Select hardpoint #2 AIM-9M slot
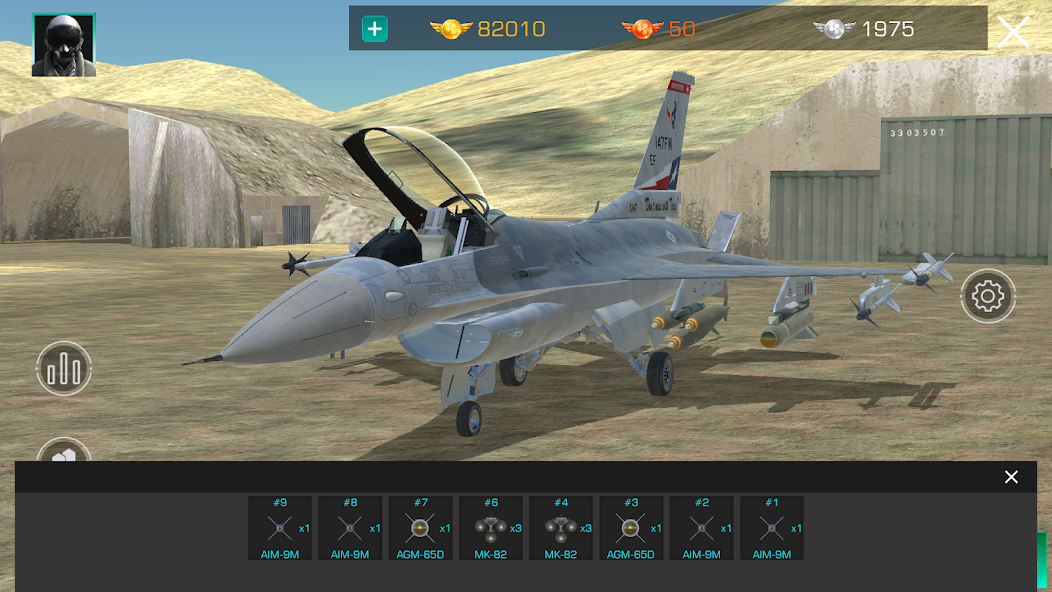1052x592 pixels. [701, 528]
